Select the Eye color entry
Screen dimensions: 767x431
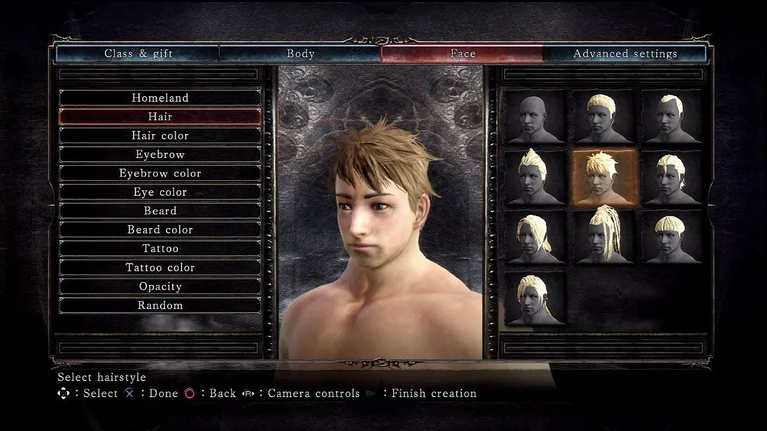pyautogui.click(x=160, y=192)
